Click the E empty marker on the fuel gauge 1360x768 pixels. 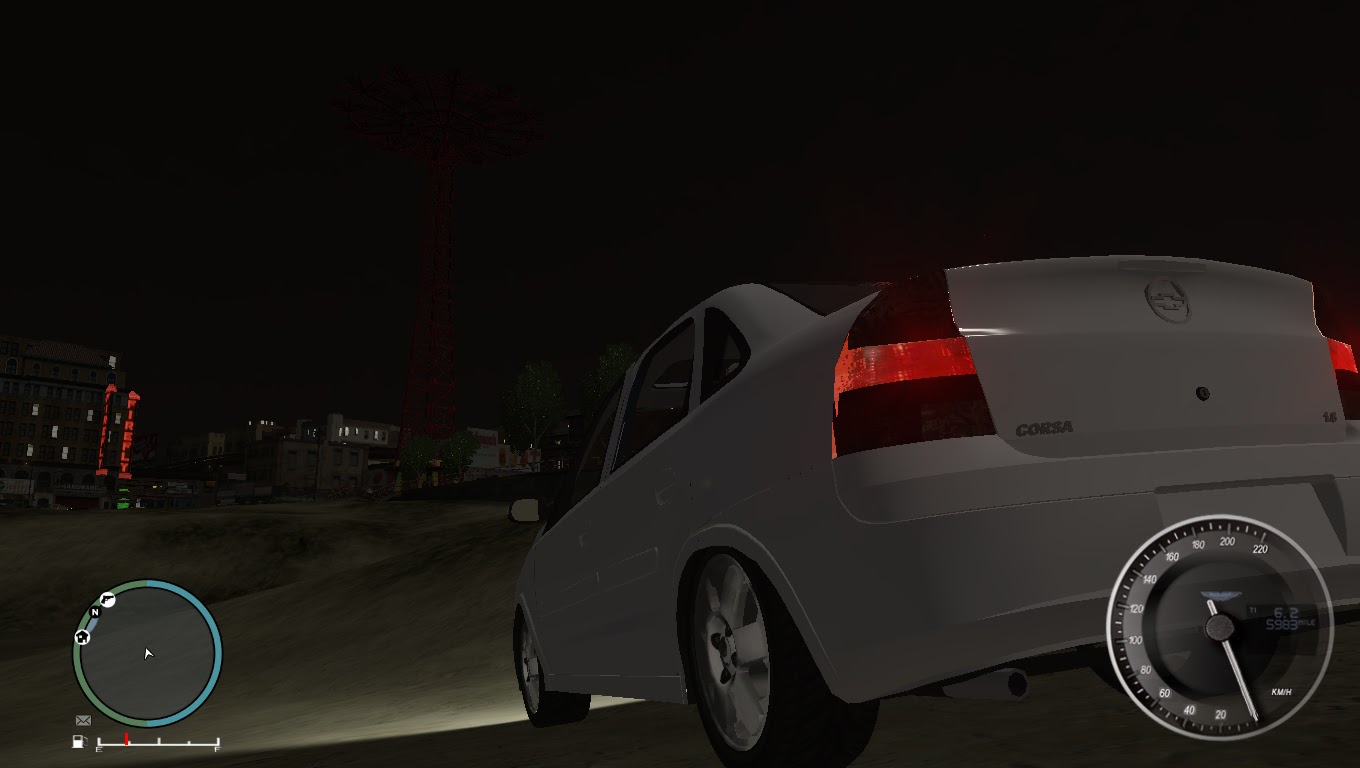[100, 748]
